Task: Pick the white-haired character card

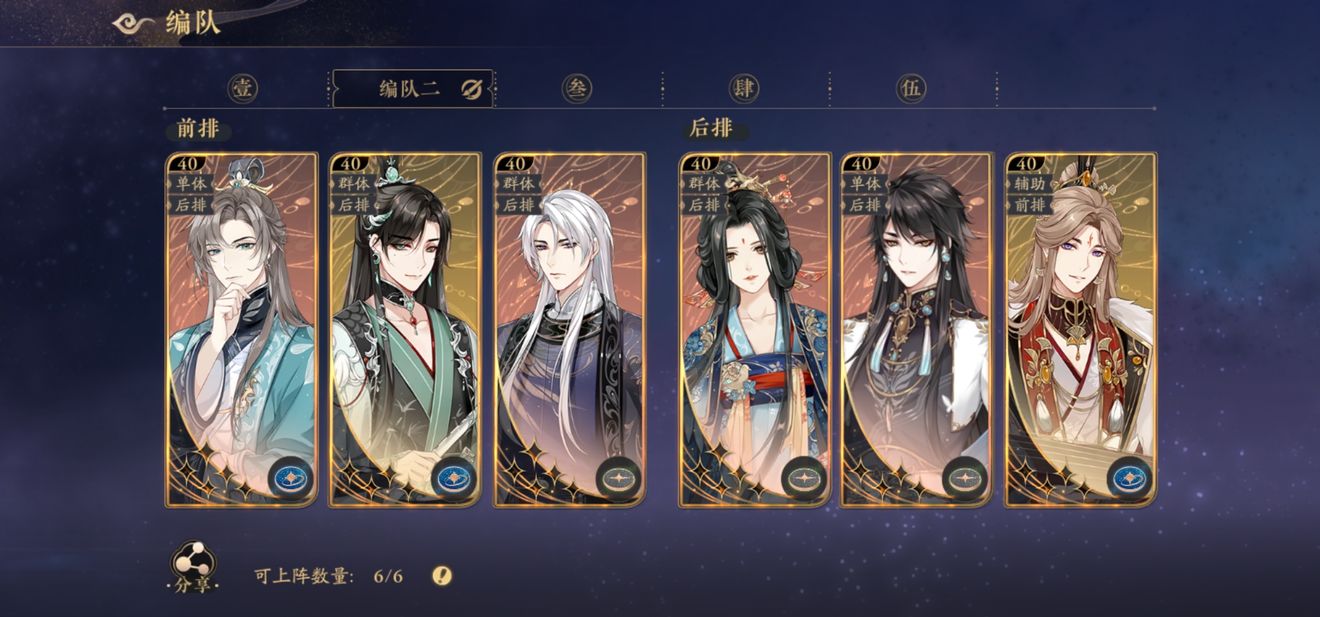Action: click(x=569, y=329)
